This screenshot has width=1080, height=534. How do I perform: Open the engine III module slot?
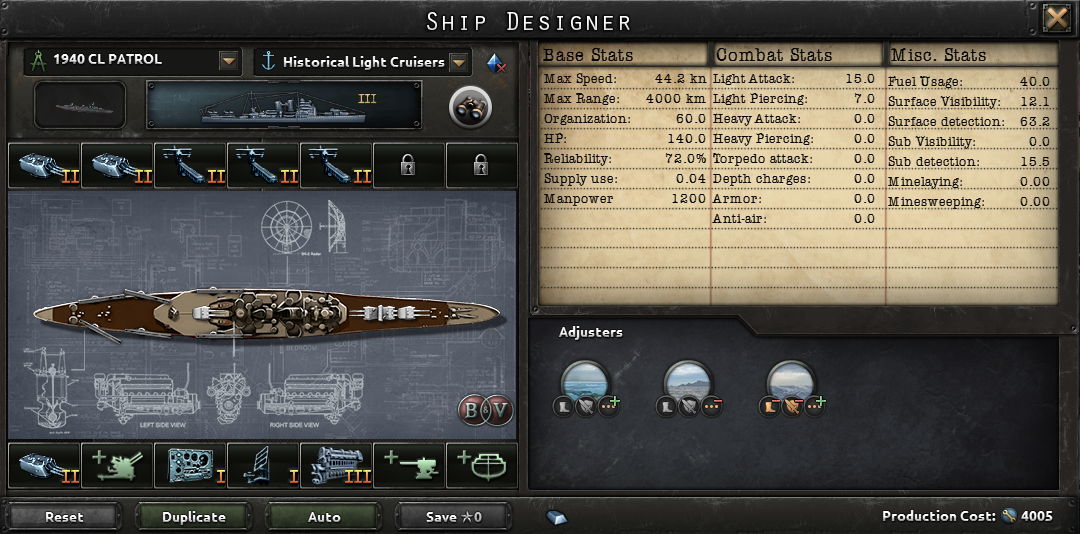336,465
